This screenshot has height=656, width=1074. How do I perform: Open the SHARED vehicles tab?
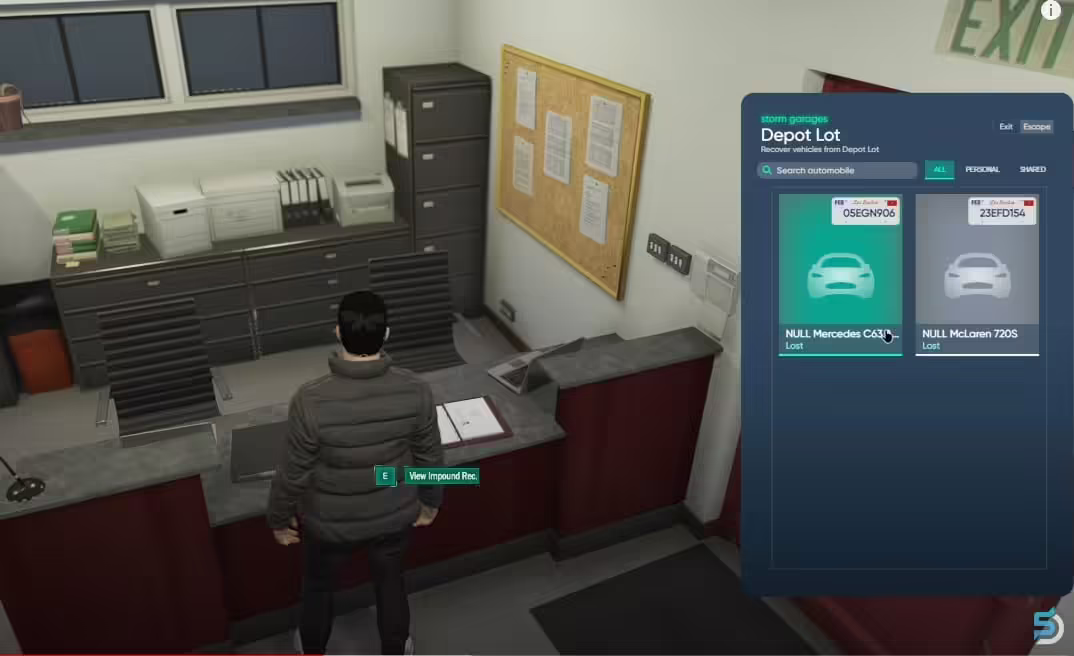point(1032,170)
